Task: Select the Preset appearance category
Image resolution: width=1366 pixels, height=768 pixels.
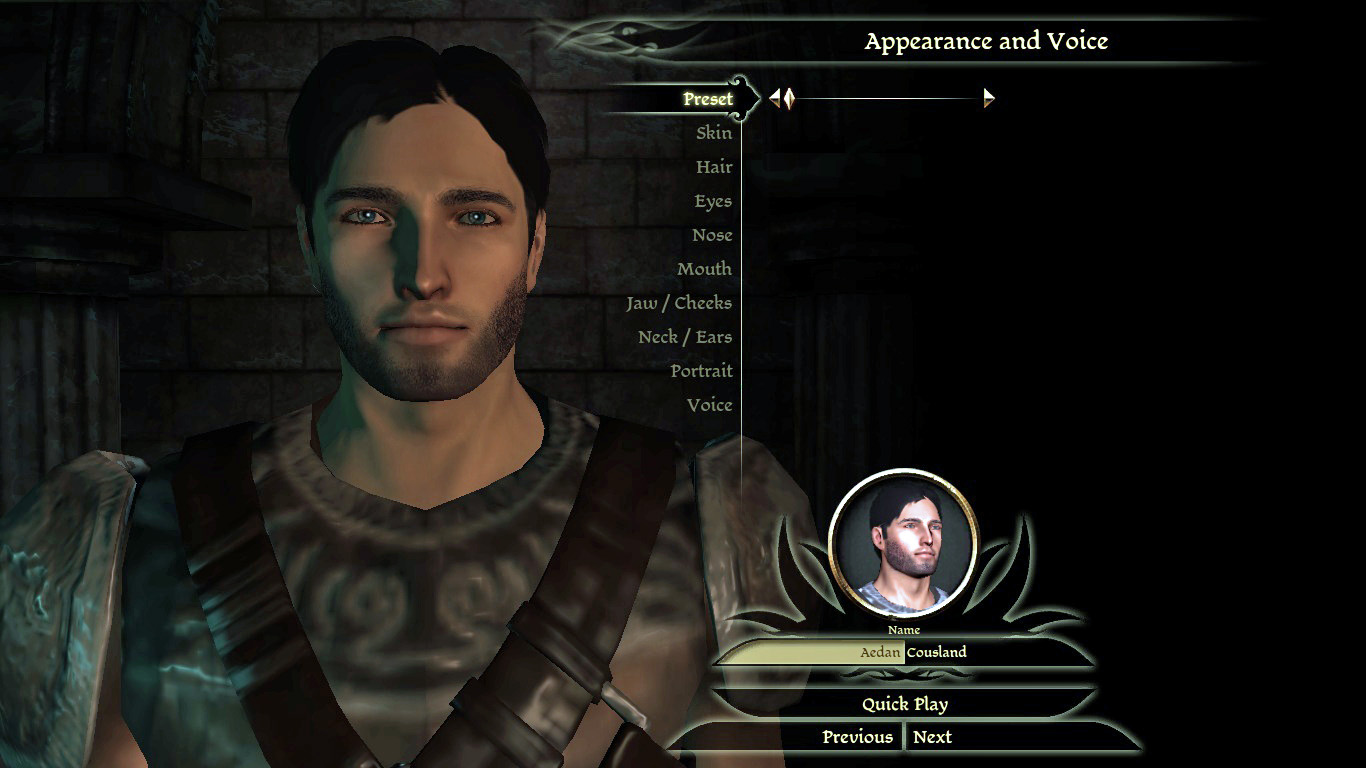Action: (x=708, y=99)
